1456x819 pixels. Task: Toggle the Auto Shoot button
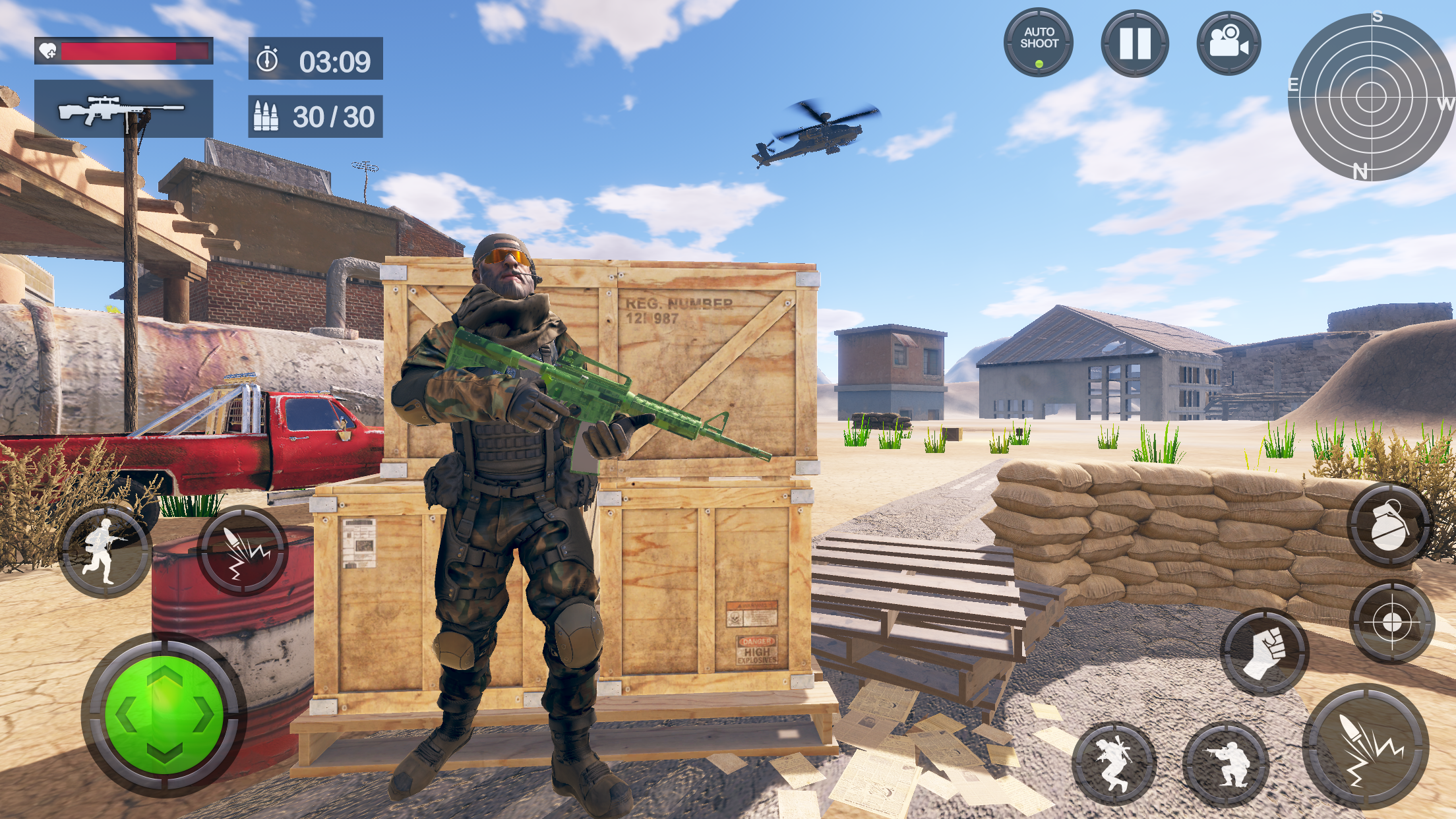tap(1039, 43)
